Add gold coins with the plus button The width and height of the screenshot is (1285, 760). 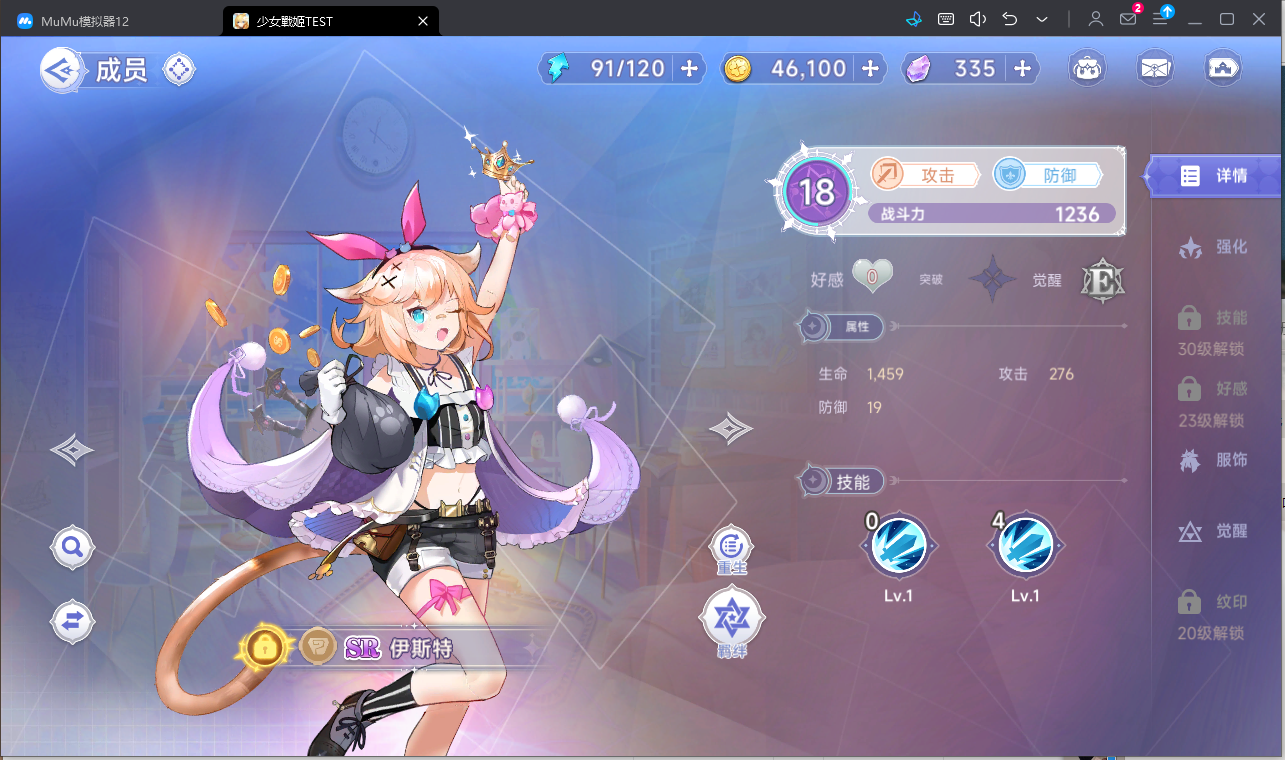(870, 68)
